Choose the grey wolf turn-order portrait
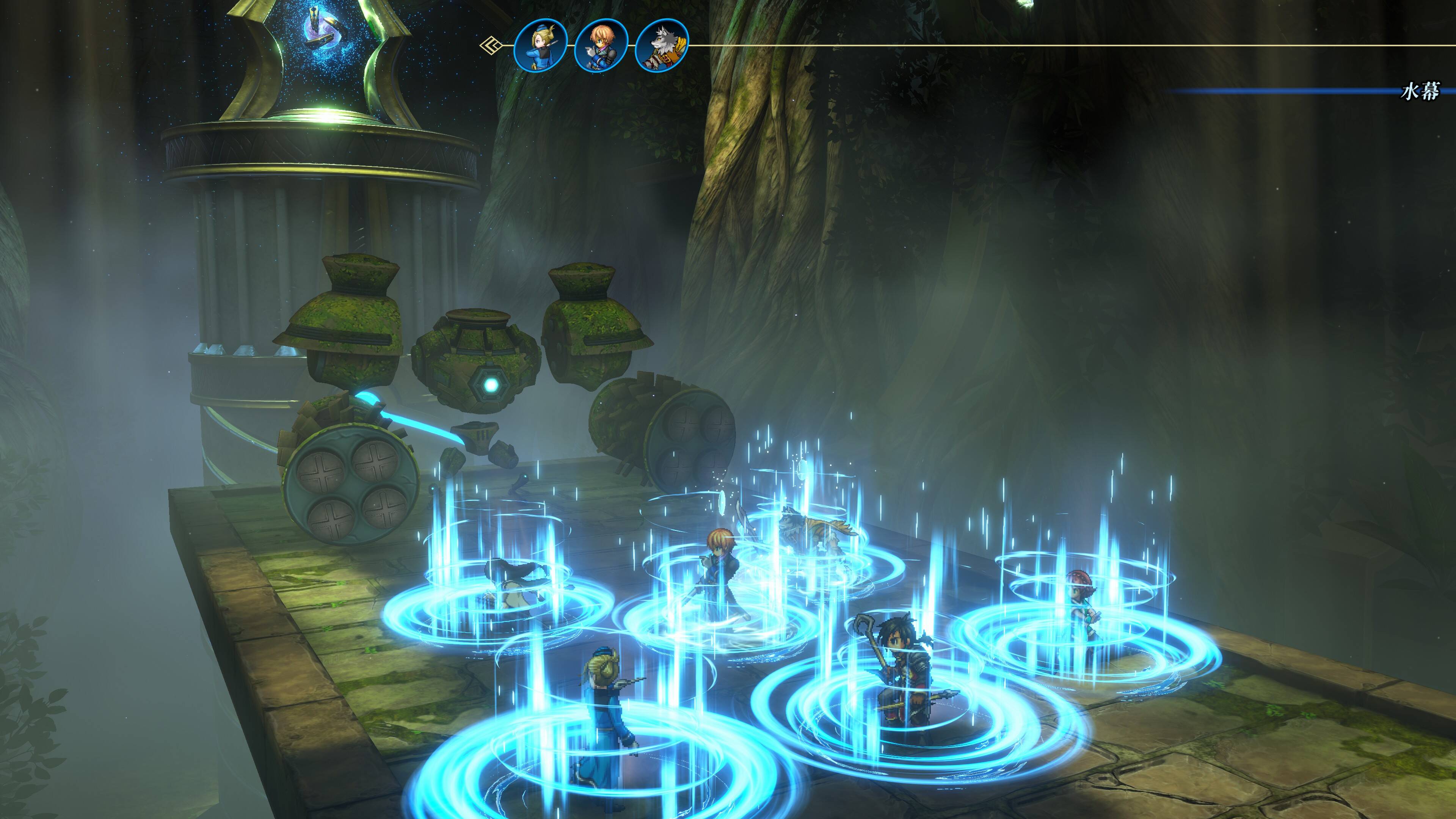The width and height of the screenshot is (1456, 819). pyautogui.click(x=662, y=45)
